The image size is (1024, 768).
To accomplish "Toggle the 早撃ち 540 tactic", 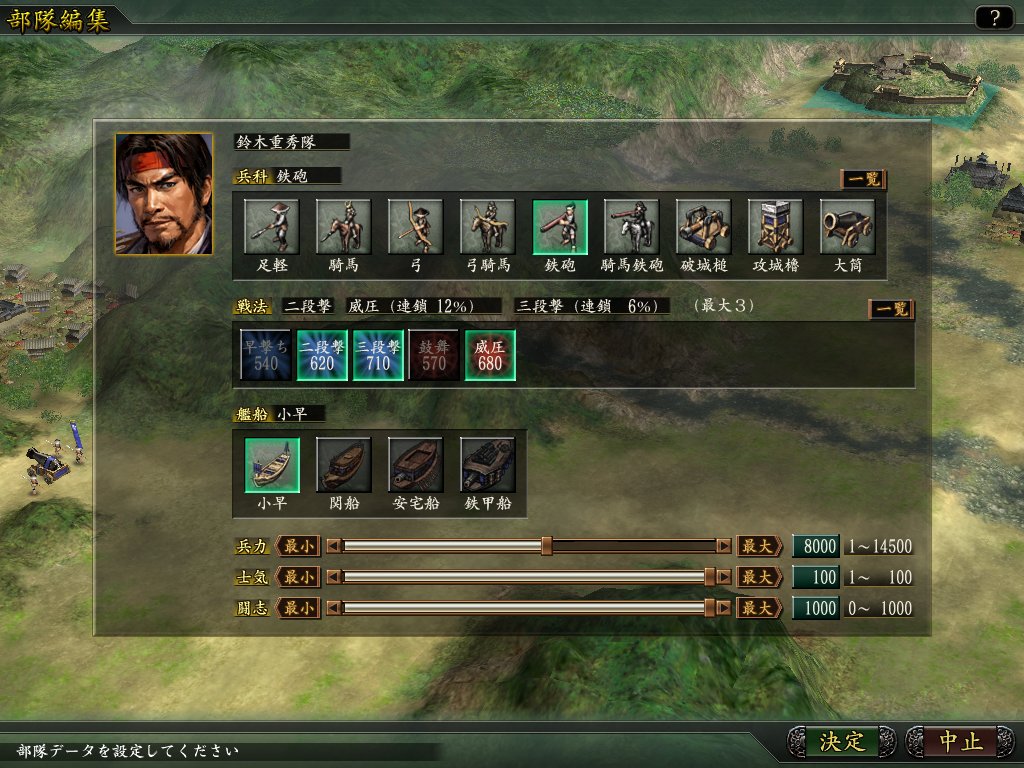I will point(266,355).
